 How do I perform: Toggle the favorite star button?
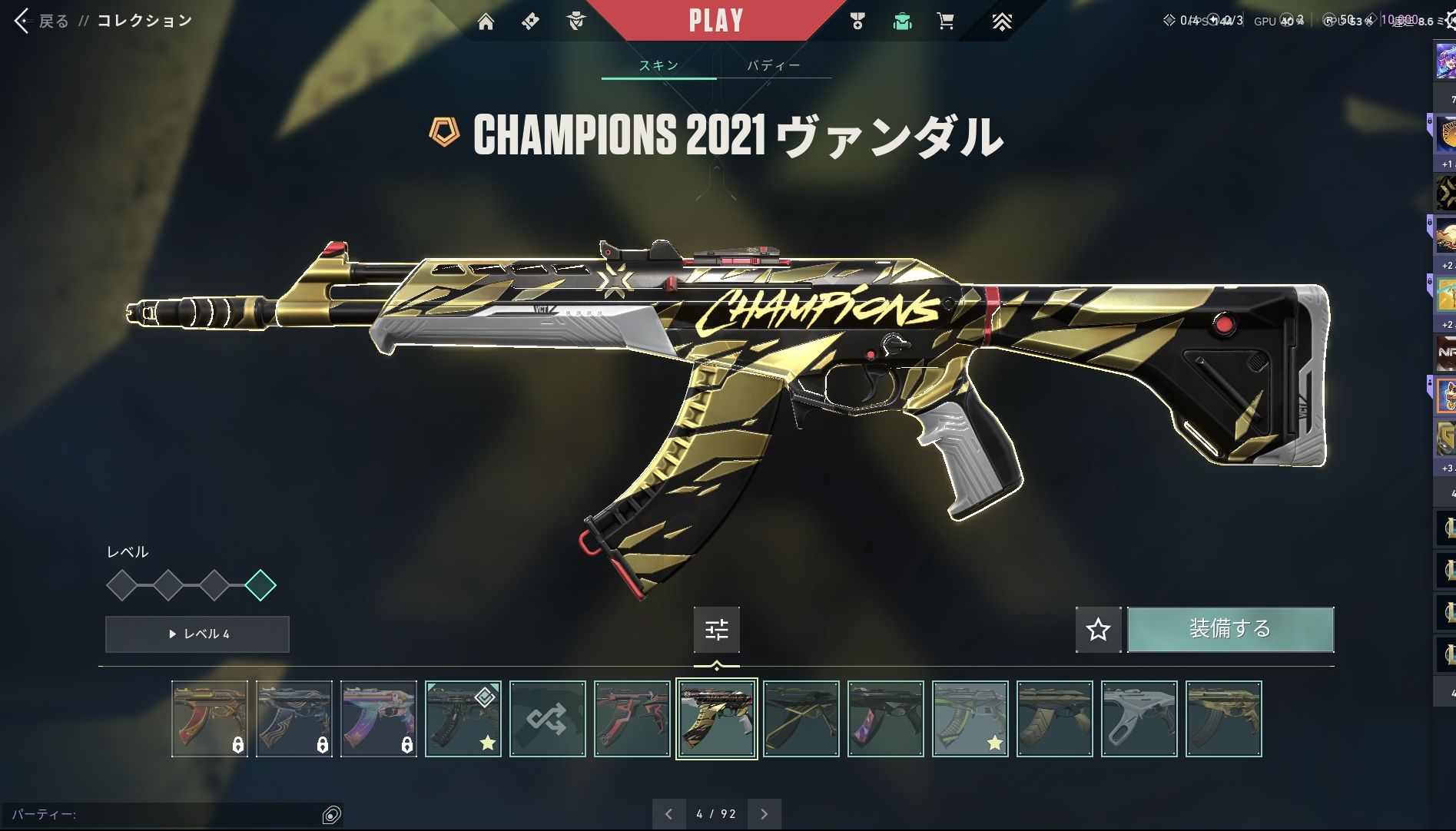point(1098,630)
